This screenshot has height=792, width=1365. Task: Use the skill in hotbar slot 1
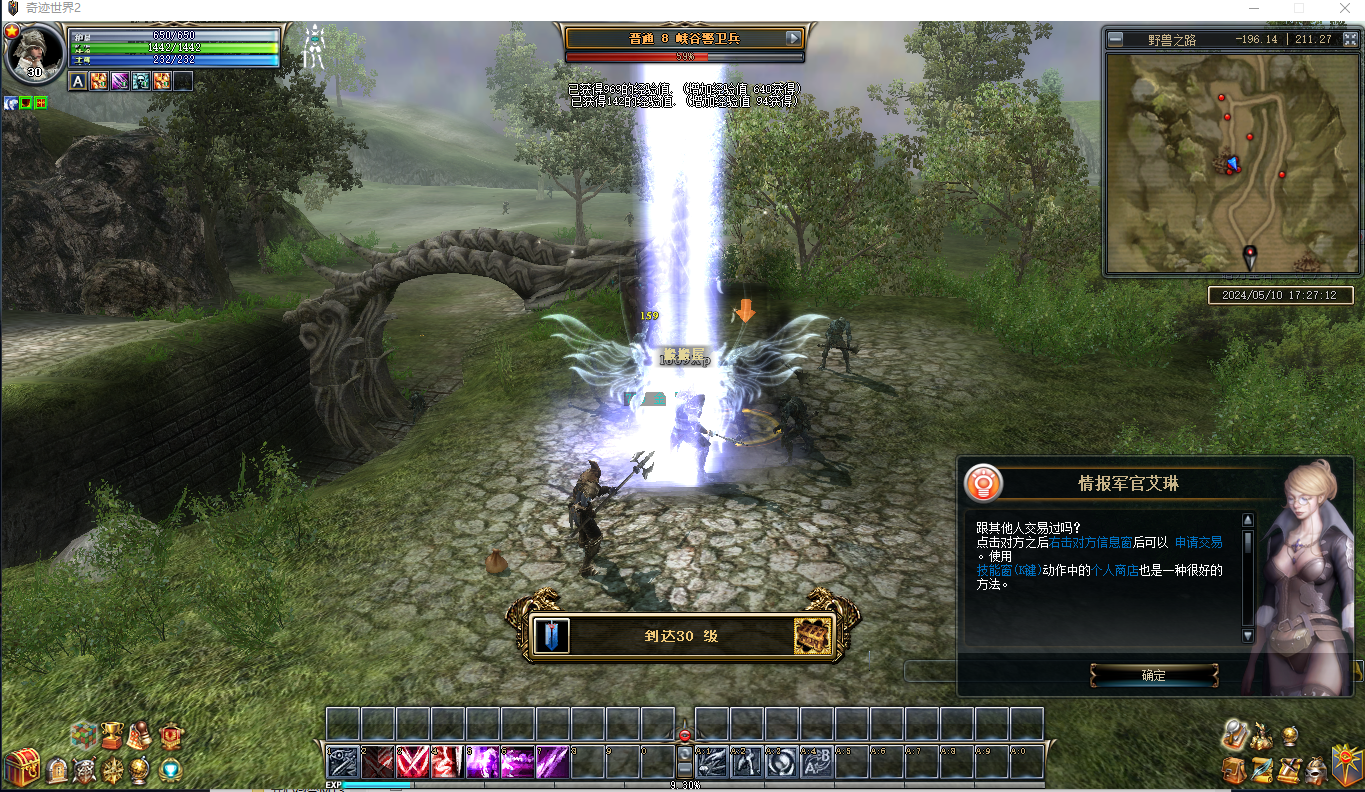tap(343, 763)
